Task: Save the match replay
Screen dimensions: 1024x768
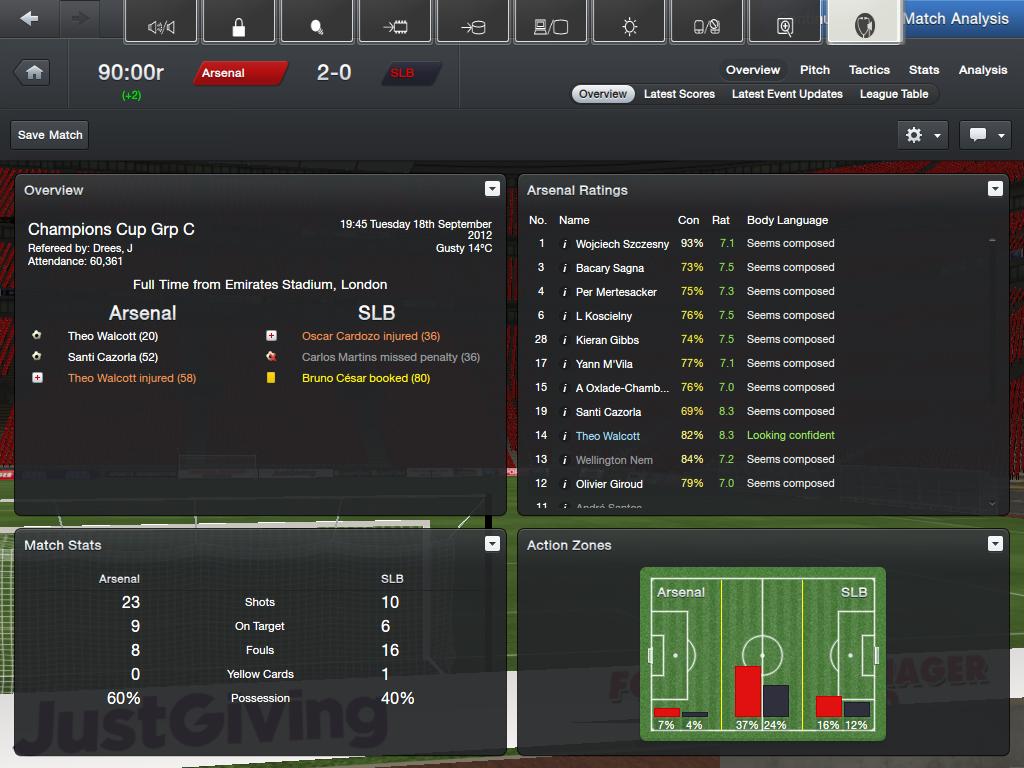Action: [x=50, y=135]
